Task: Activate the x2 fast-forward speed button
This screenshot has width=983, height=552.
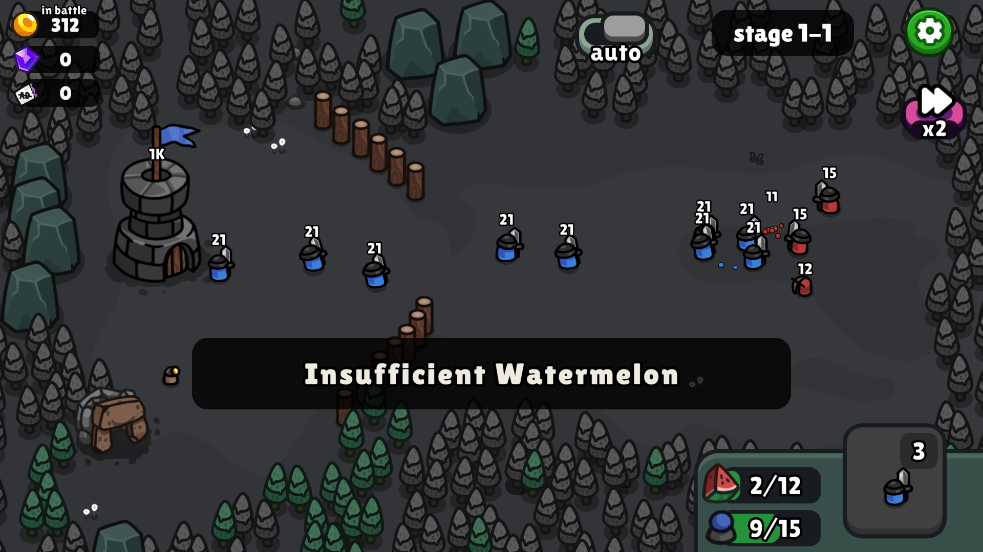Action: pyautogui.click(x=935, y=109)
